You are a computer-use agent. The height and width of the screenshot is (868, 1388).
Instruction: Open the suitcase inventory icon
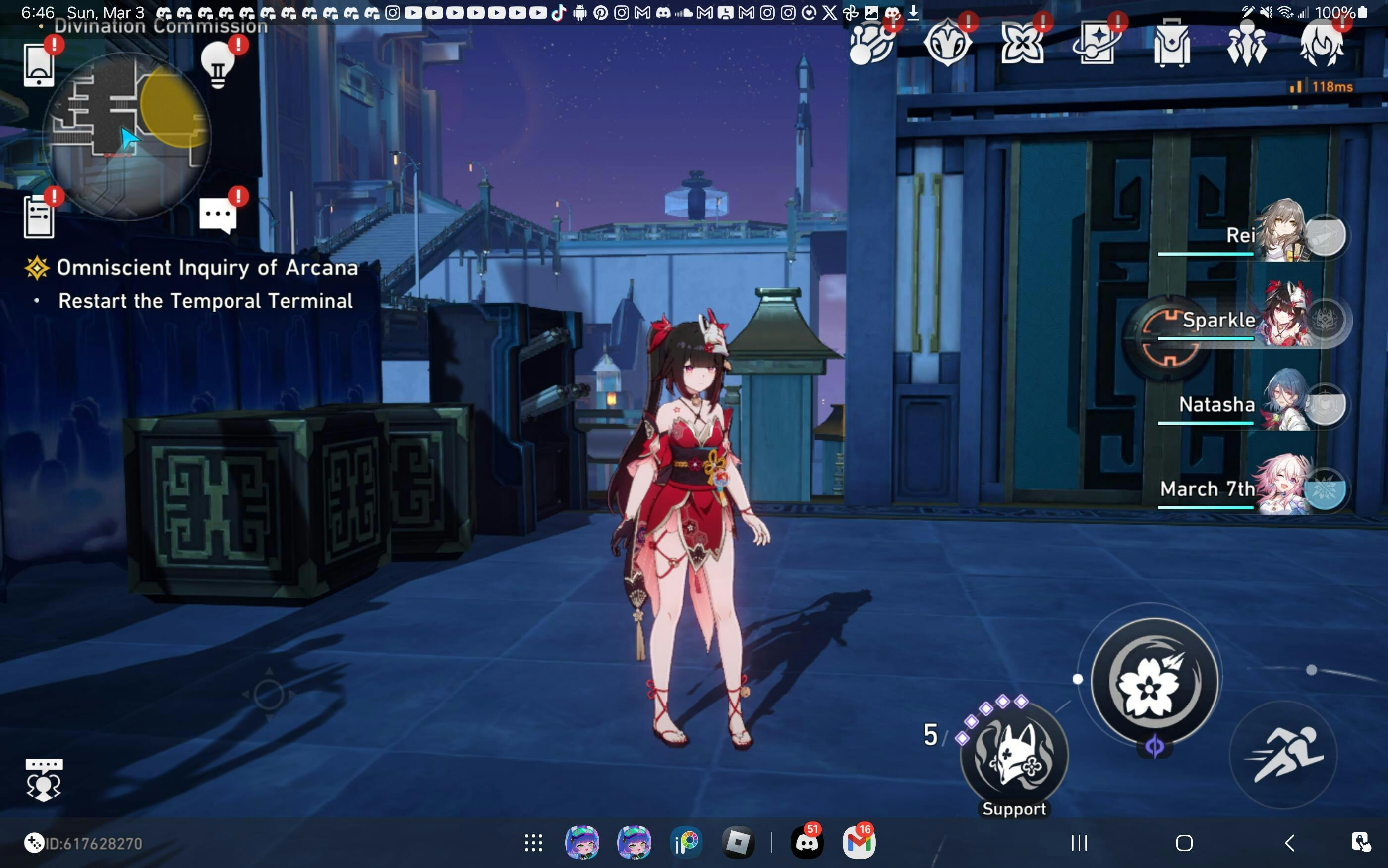tap(1171, 44)
